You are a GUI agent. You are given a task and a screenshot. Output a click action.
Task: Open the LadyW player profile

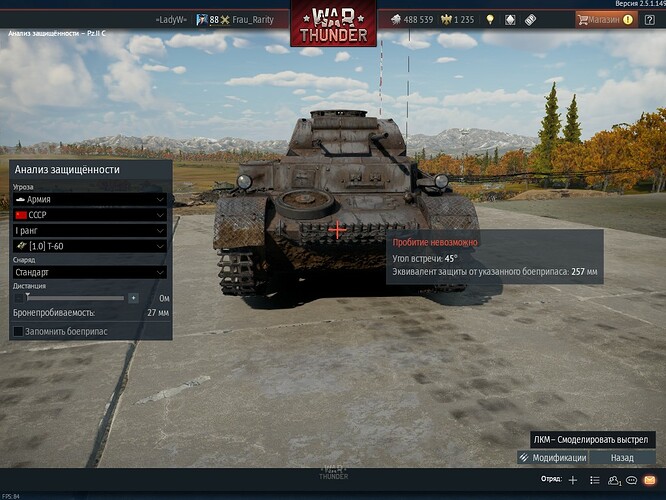171,19
